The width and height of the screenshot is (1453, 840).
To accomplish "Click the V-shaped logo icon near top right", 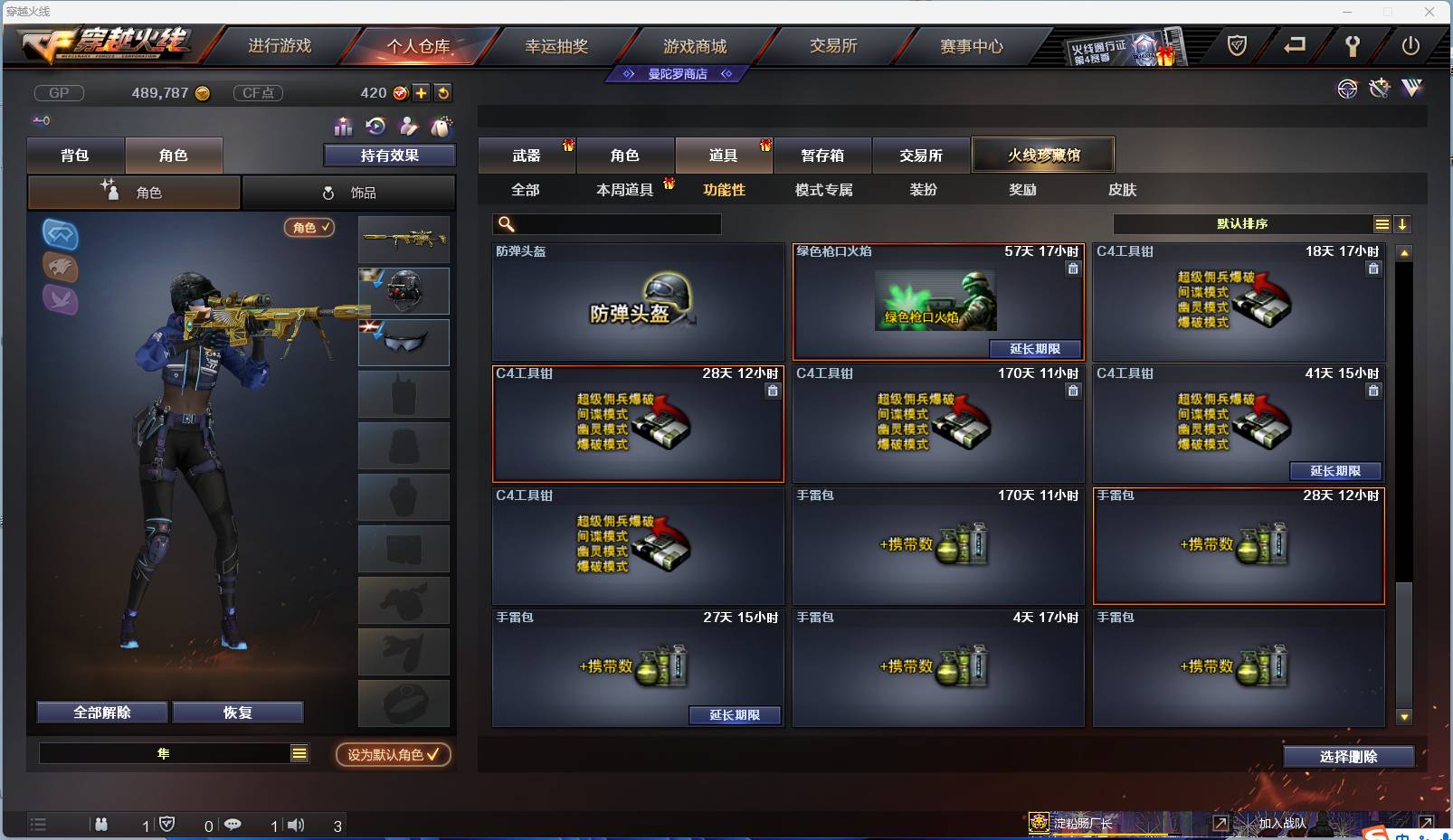I will point(1410,89).
